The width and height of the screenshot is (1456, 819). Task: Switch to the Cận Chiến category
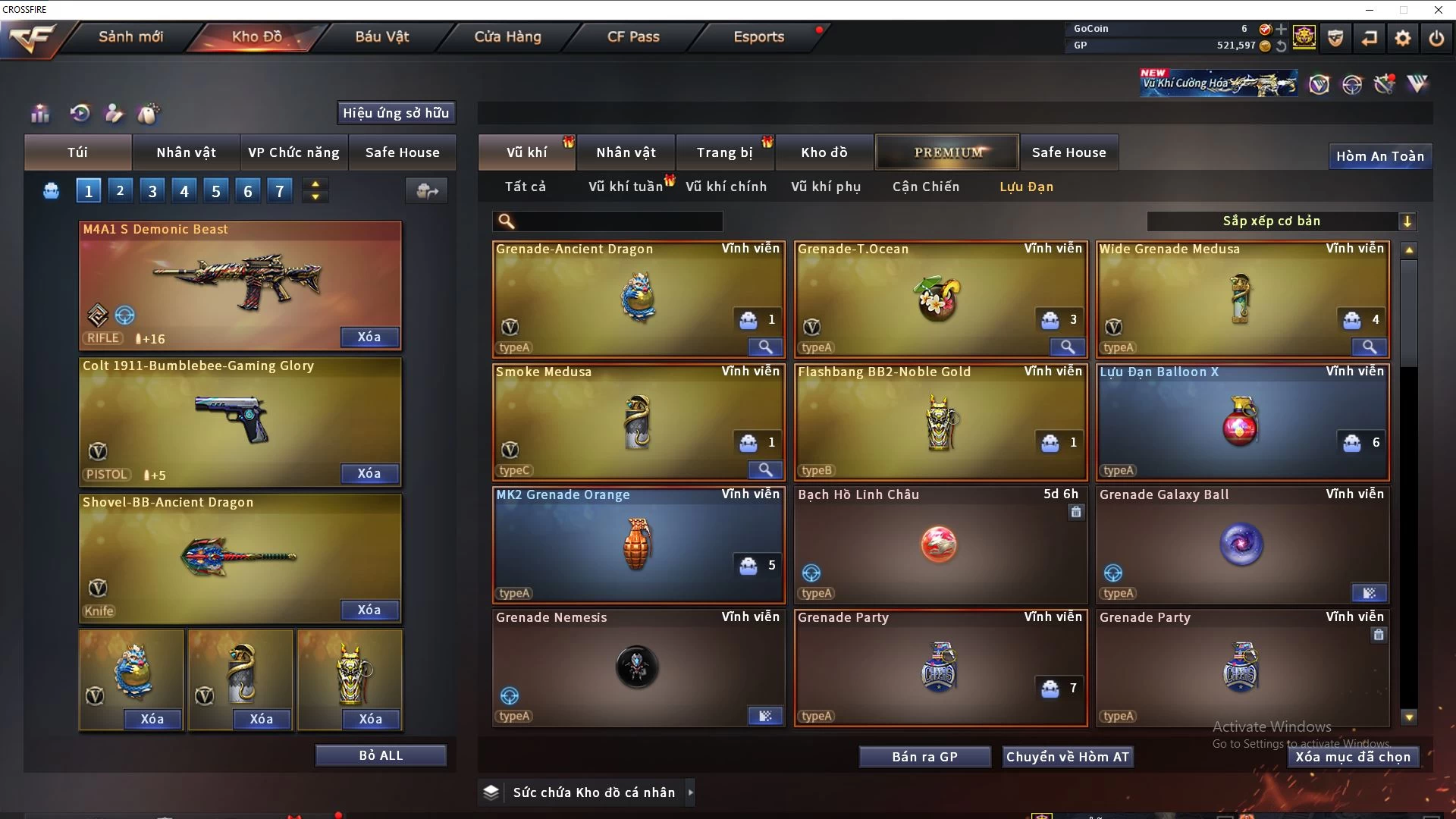pos(925,187)
